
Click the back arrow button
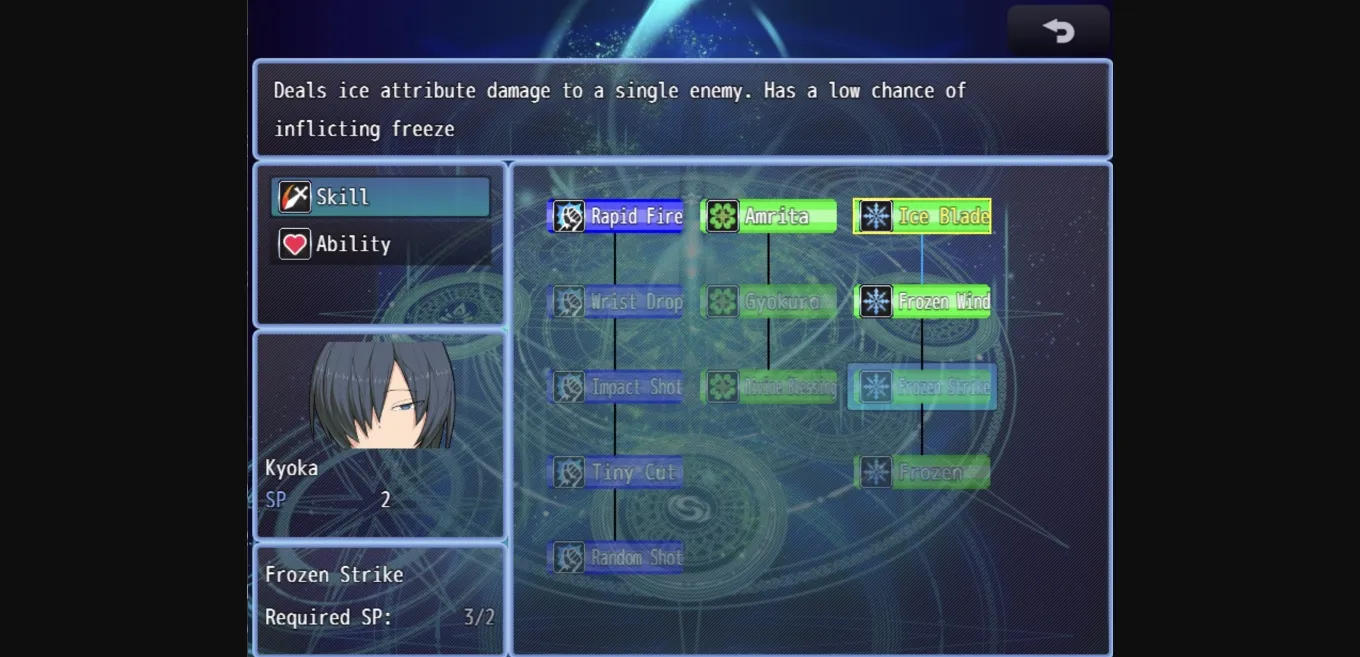click(x=1058, y=31)
